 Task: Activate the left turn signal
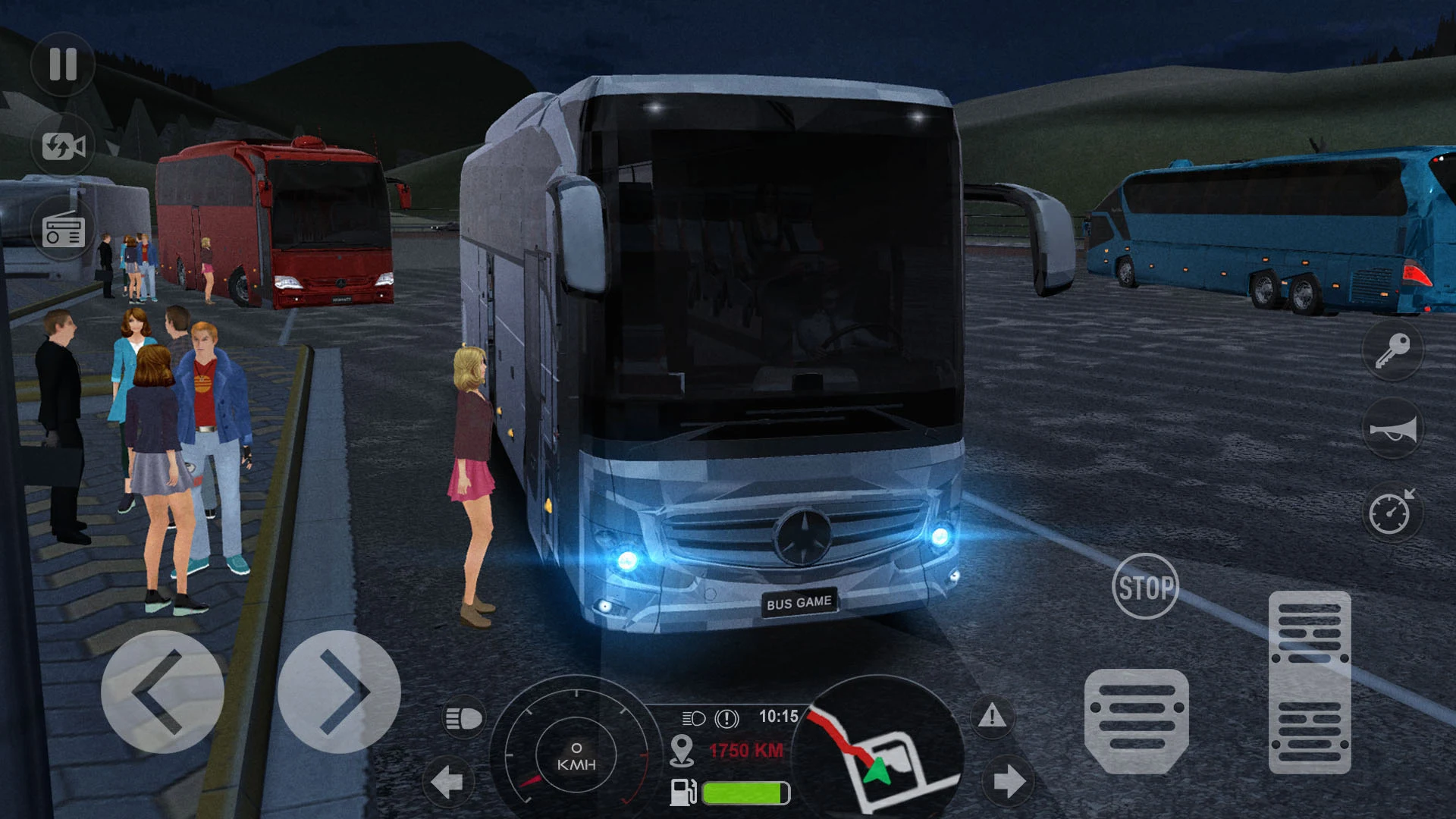click(x=447, y=781)
